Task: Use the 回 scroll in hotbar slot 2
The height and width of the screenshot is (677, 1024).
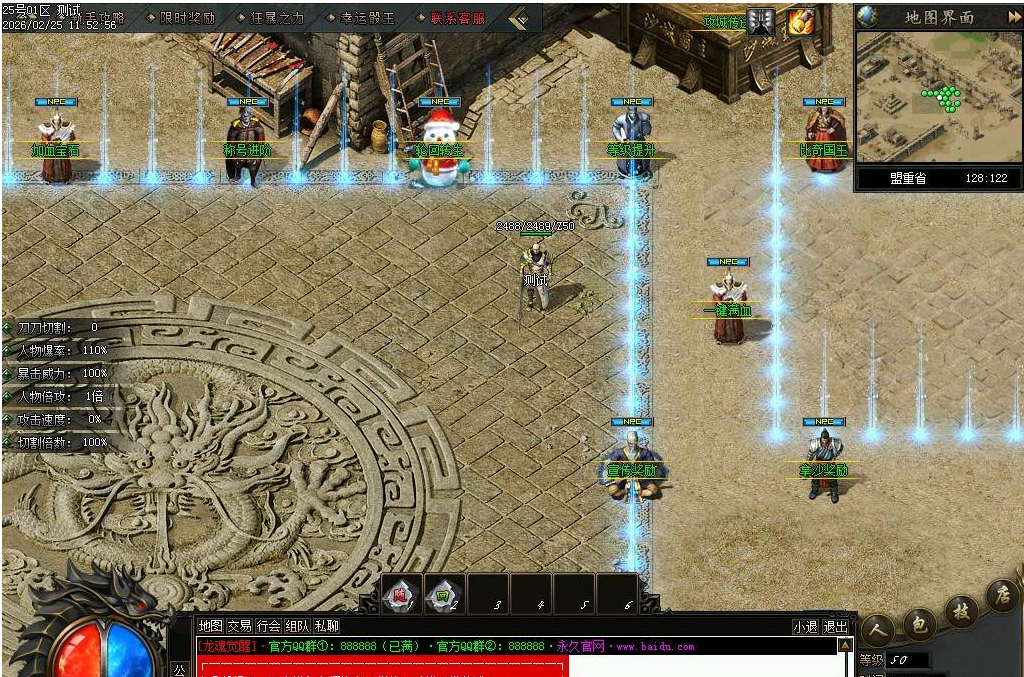Action: pyautogui.click(x=443, y=596)
